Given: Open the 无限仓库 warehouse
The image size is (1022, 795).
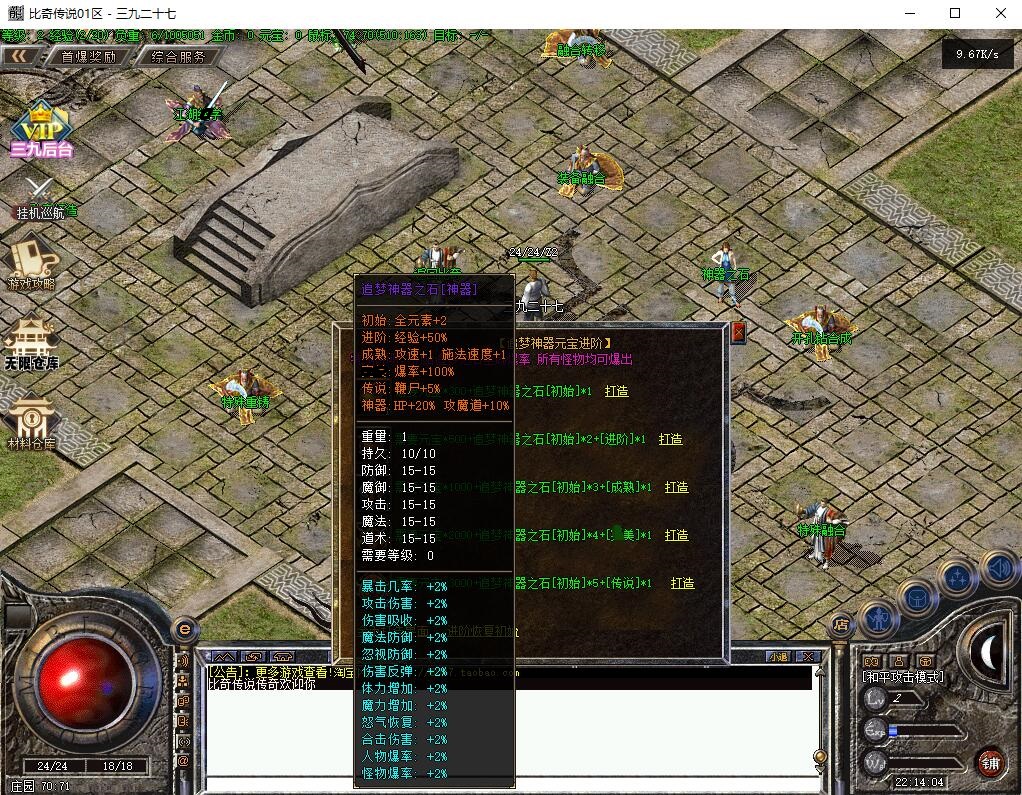Looking at the screenshot, I should (x=31, y=343).
